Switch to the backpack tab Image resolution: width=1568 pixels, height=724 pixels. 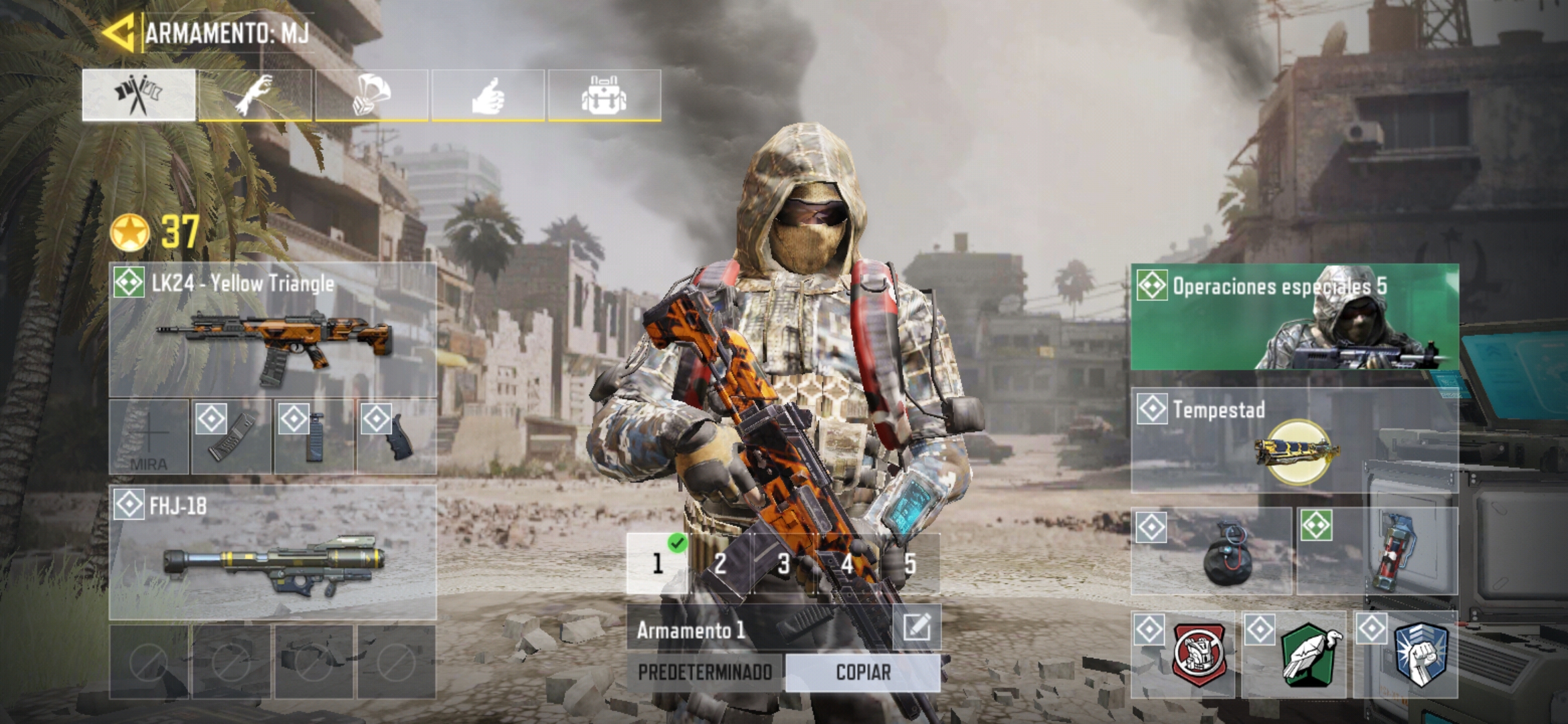(604, 95)
